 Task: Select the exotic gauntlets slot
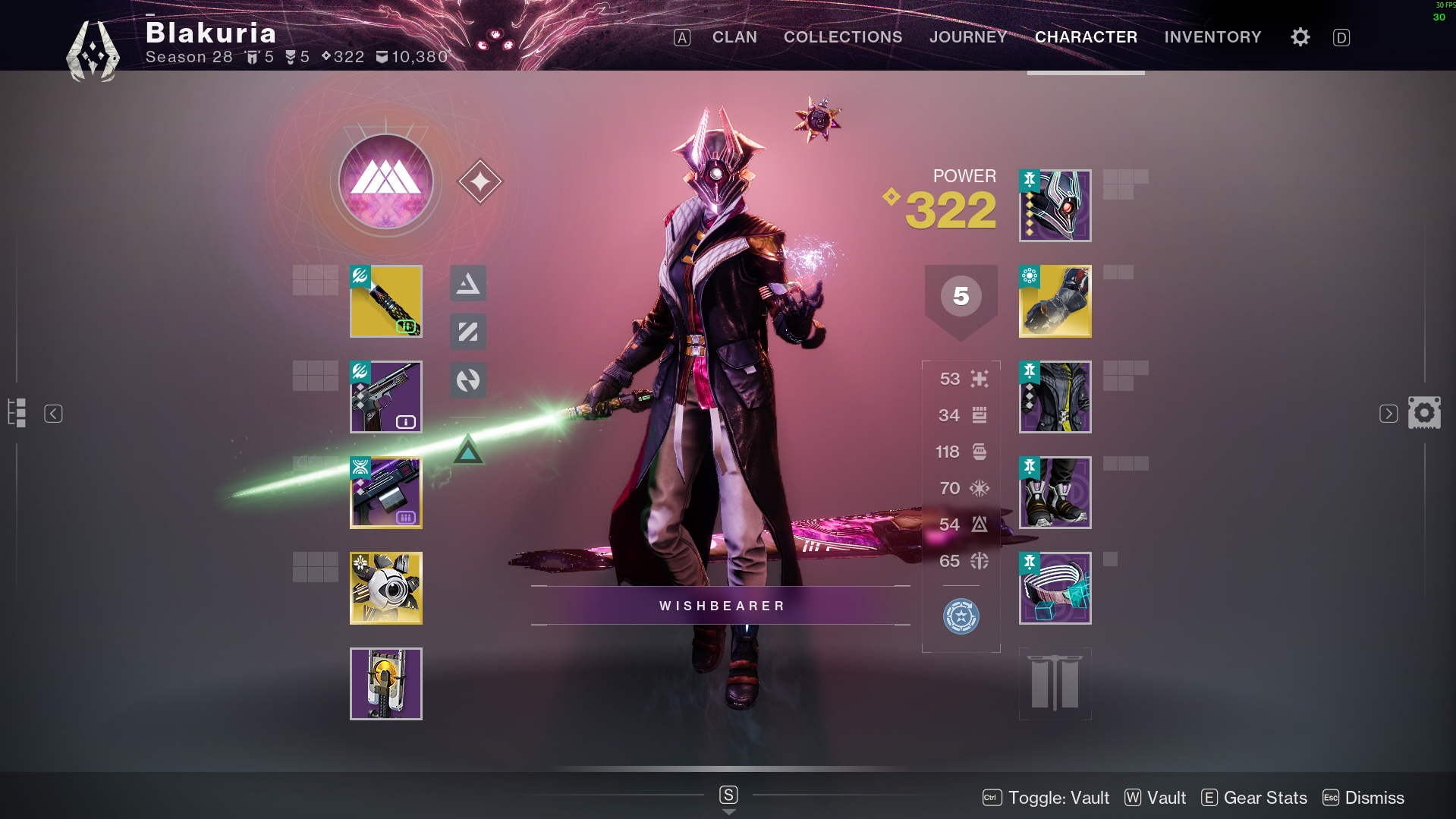click(1055, 301)
